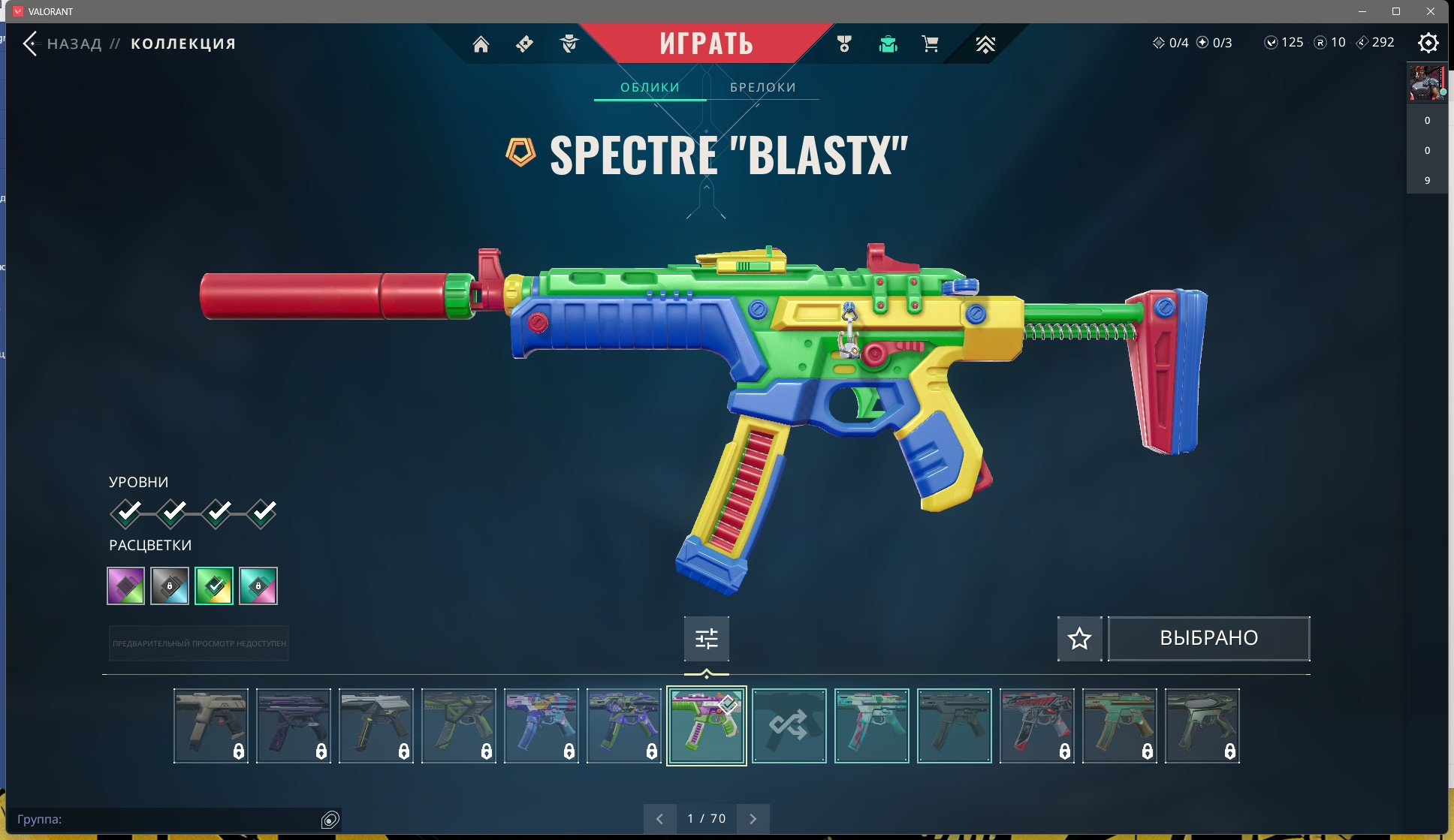Open the ranked chevrons icon in the navbar

pos(985,44)
